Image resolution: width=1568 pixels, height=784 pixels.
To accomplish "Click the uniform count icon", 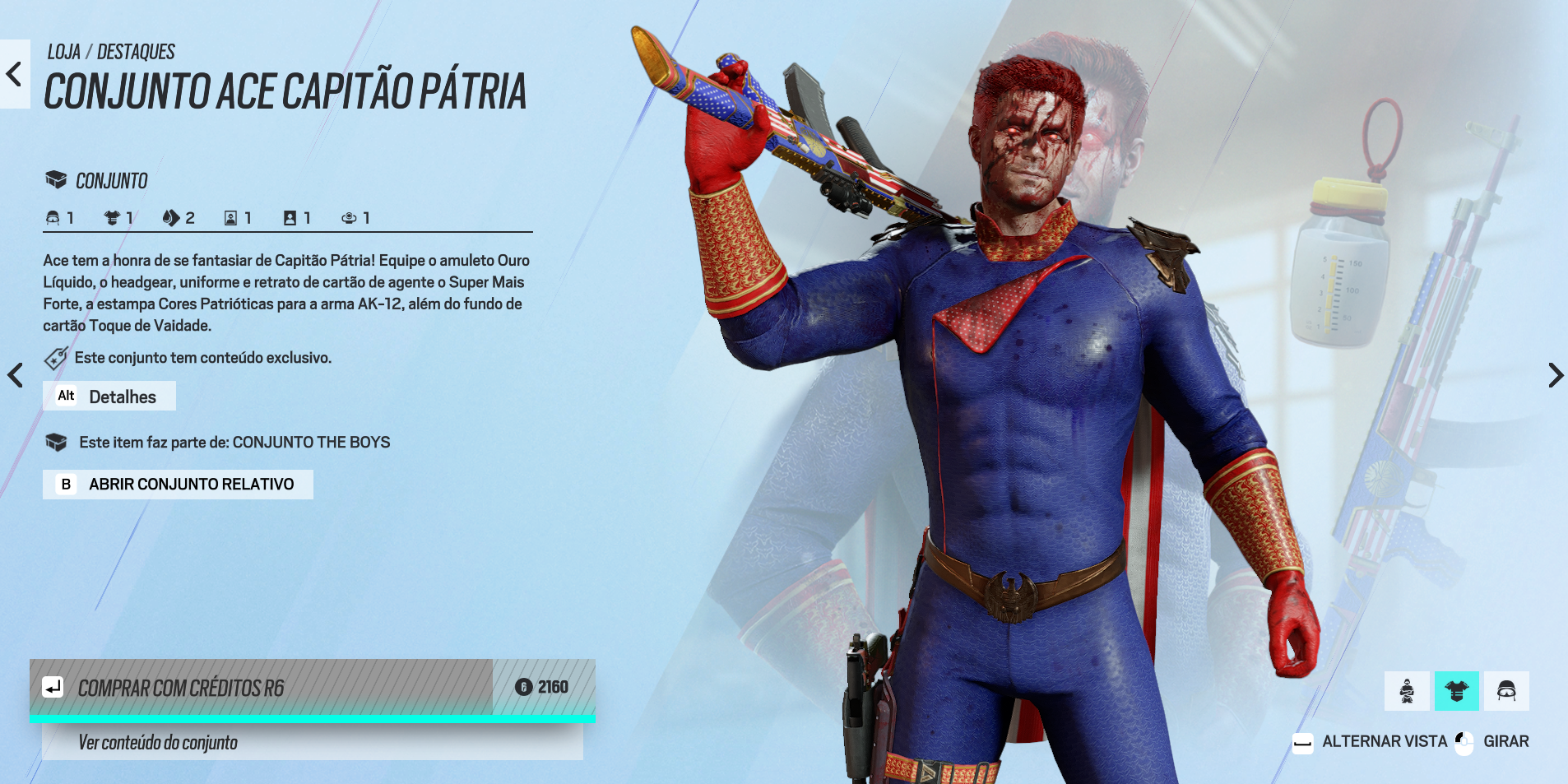I will 111,217.
